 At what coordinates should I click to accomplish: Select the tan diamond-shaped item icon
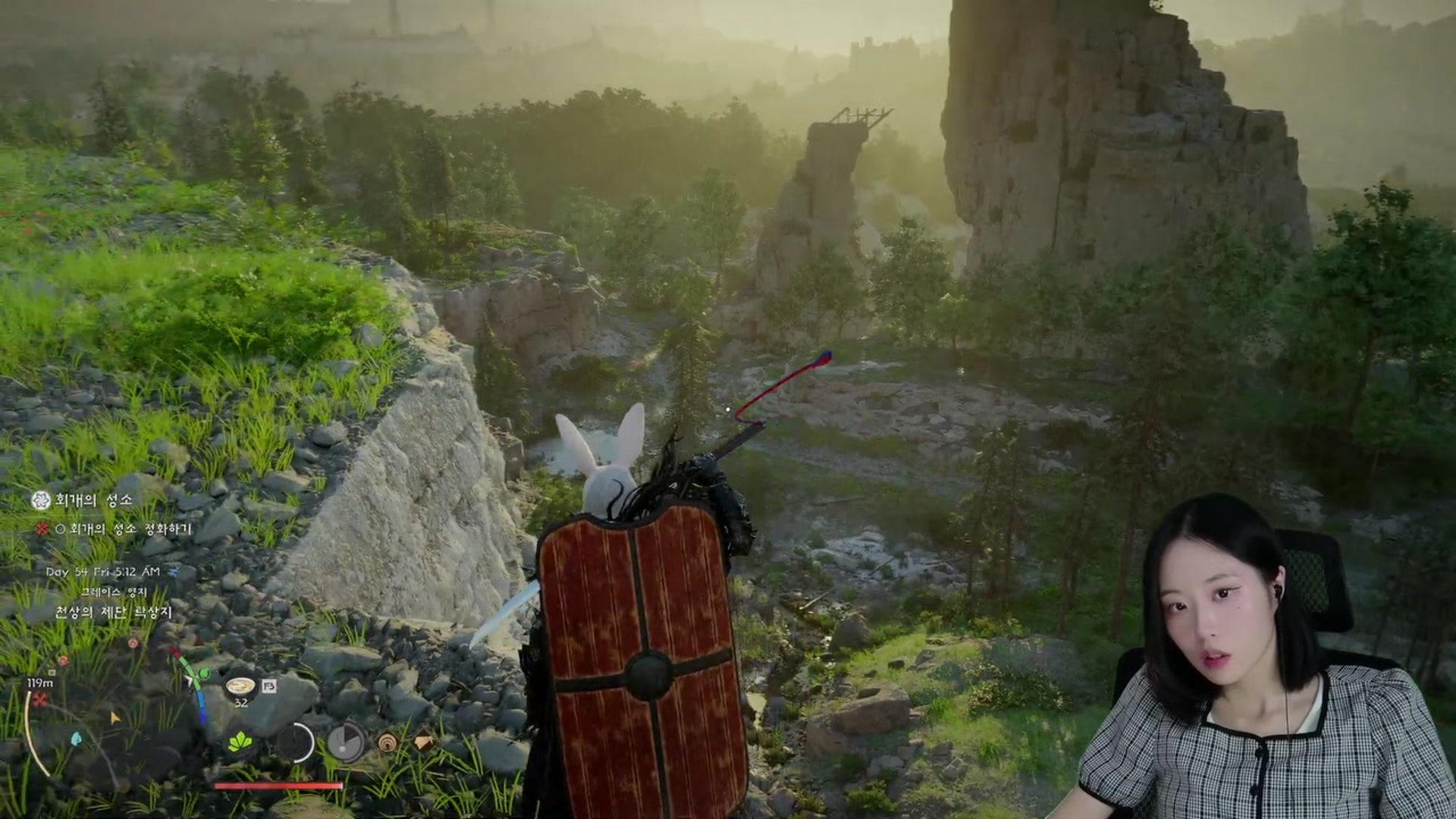tap(423, 741)
